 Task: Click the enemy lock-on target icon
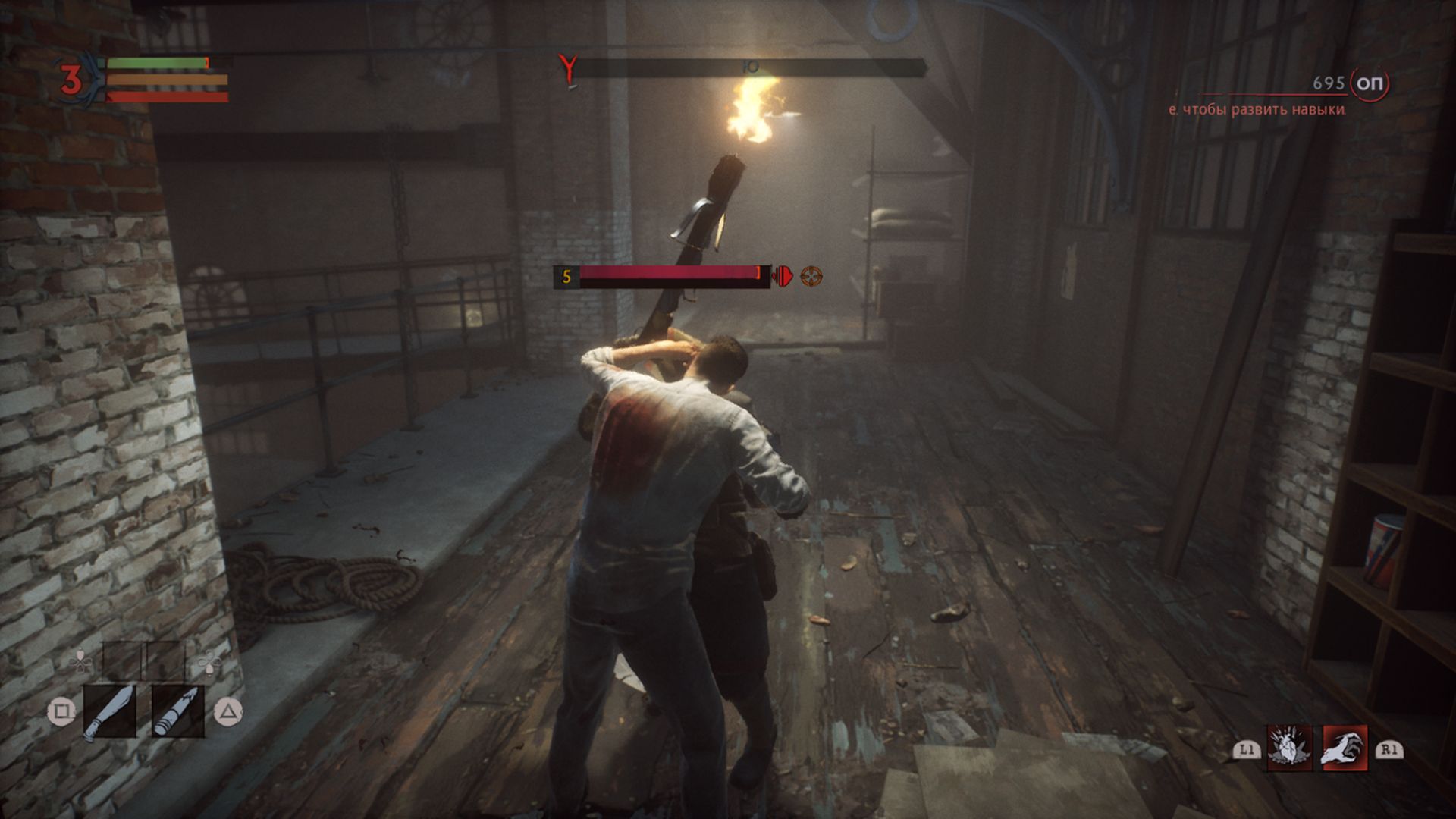(x=811, y=276)
